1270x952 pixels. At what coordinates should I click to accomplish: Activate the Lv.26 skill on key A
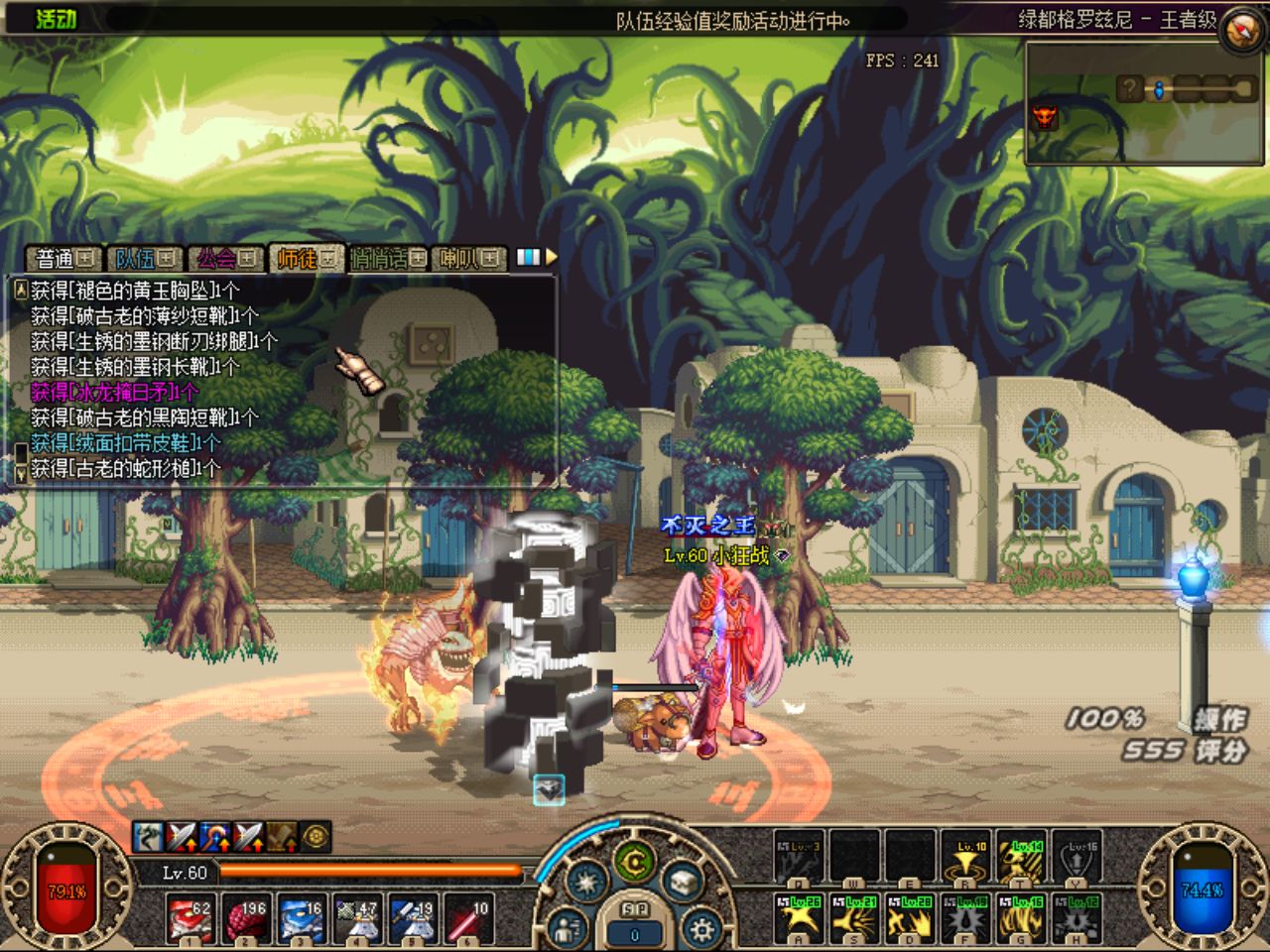coord(800,915)
